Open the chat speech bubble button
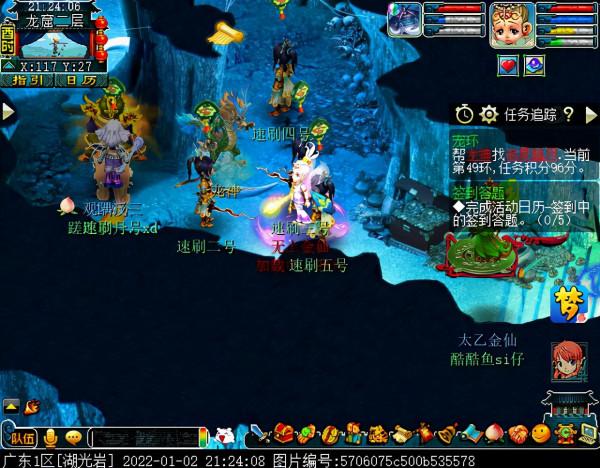 73,437
